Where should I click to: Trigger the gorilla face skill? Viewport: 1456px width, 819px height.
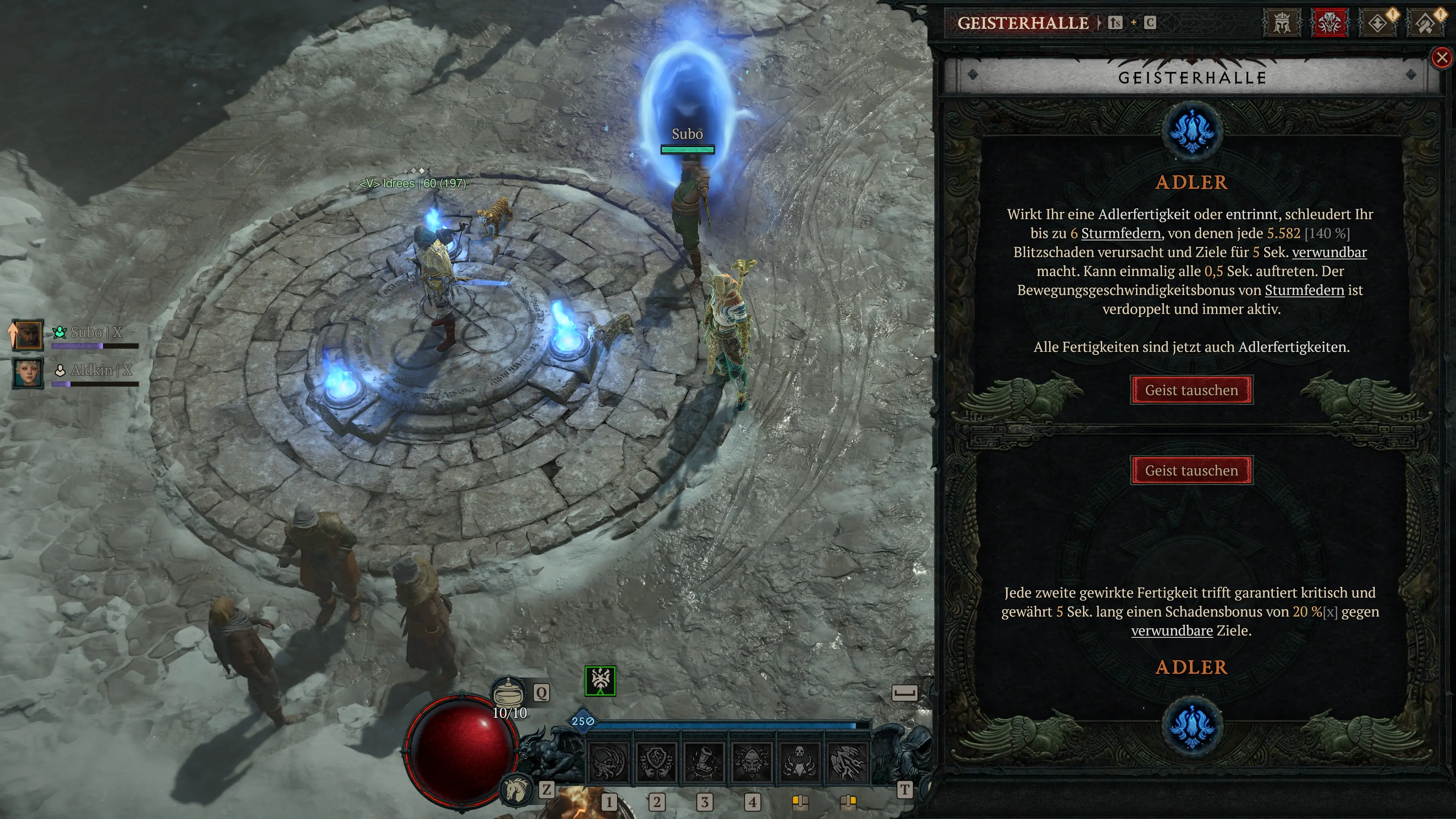click(x=752, y=762)
